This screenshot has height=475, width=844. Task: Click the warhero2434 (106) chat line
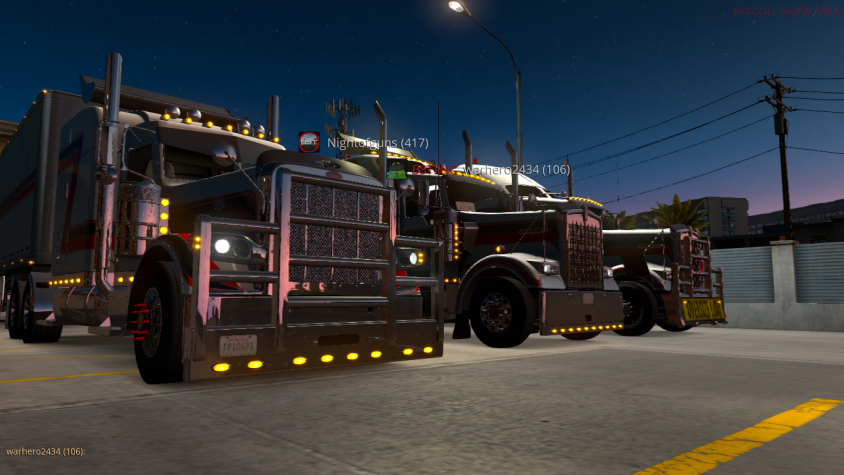[x=46, y=452]
